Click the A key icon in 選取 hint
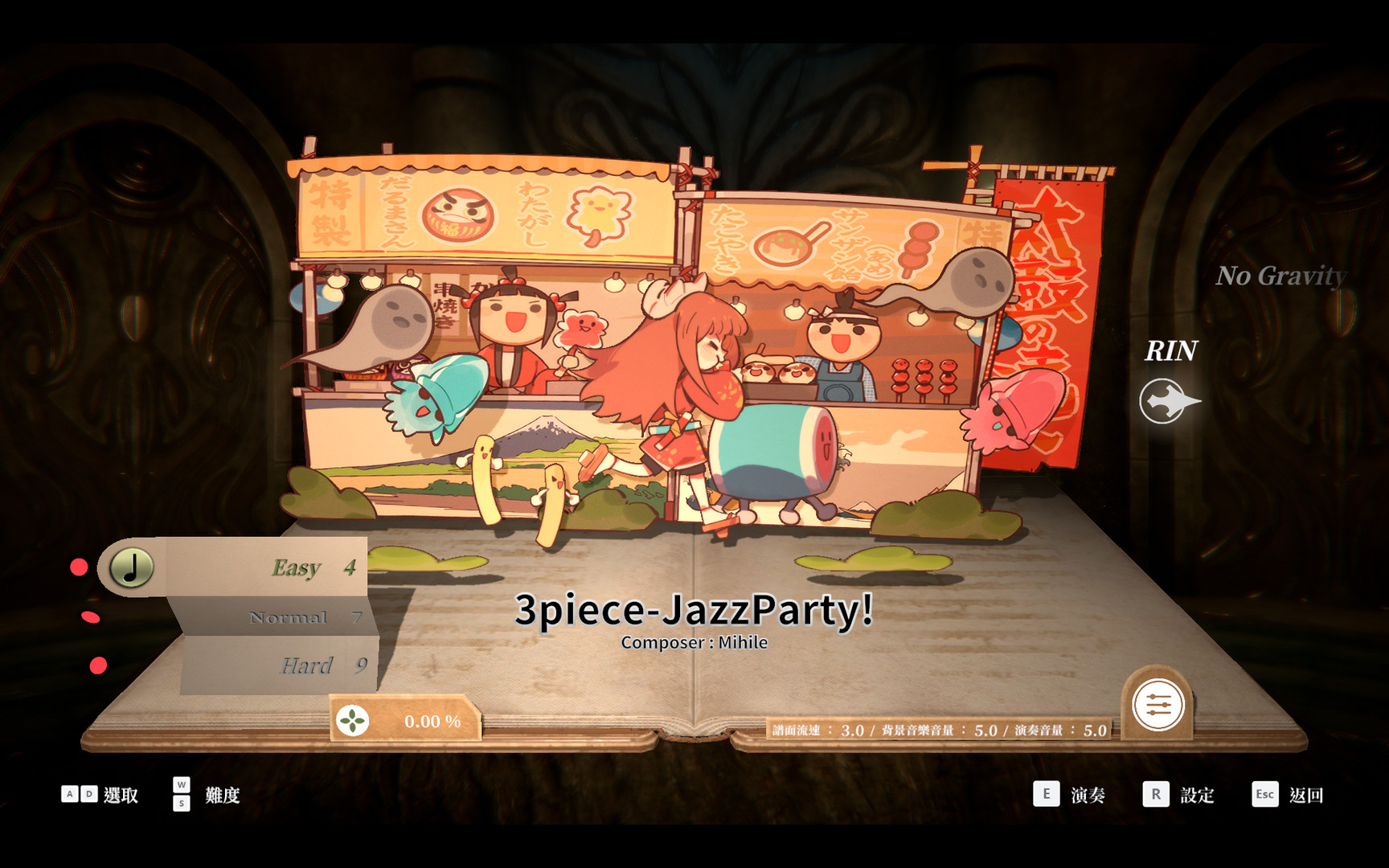The image size is (1389, 868). coord(71,794)
